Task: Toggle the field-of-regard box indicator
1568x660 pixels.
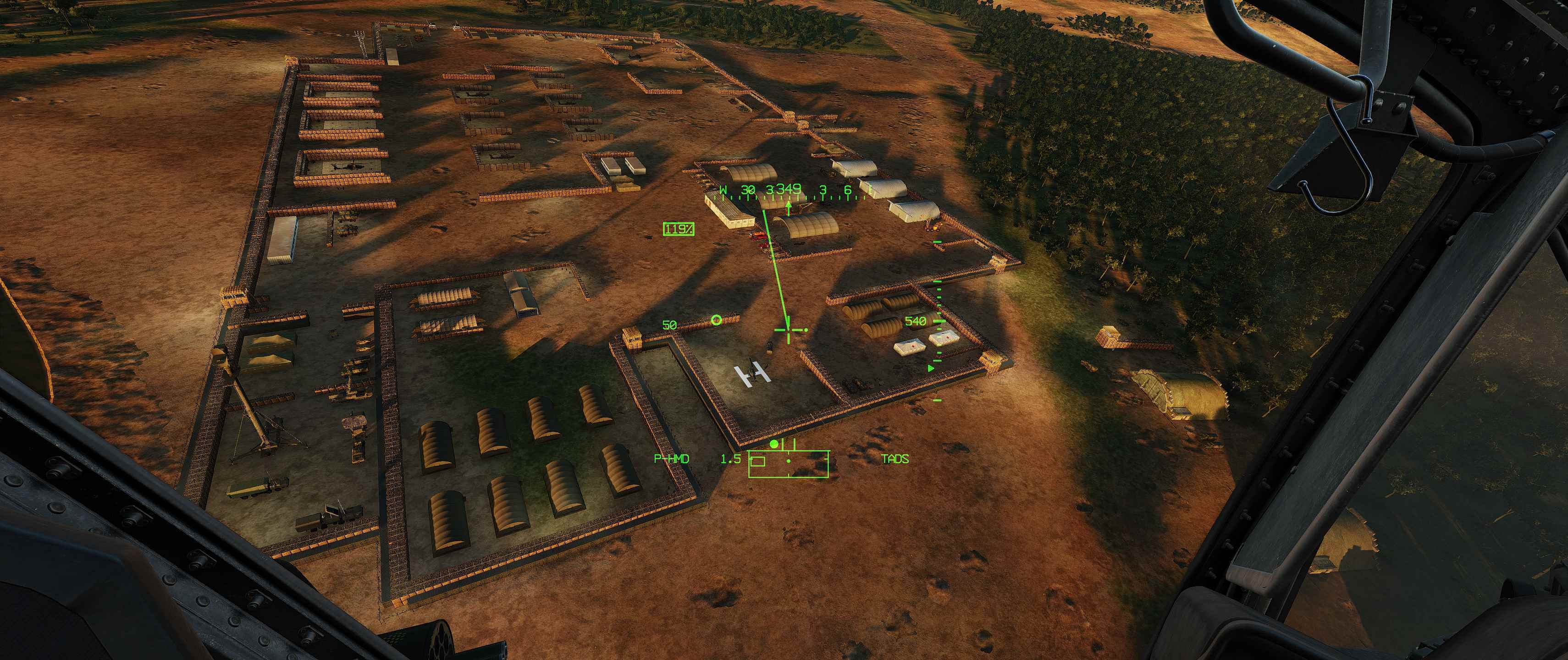Action: point(790,464)
